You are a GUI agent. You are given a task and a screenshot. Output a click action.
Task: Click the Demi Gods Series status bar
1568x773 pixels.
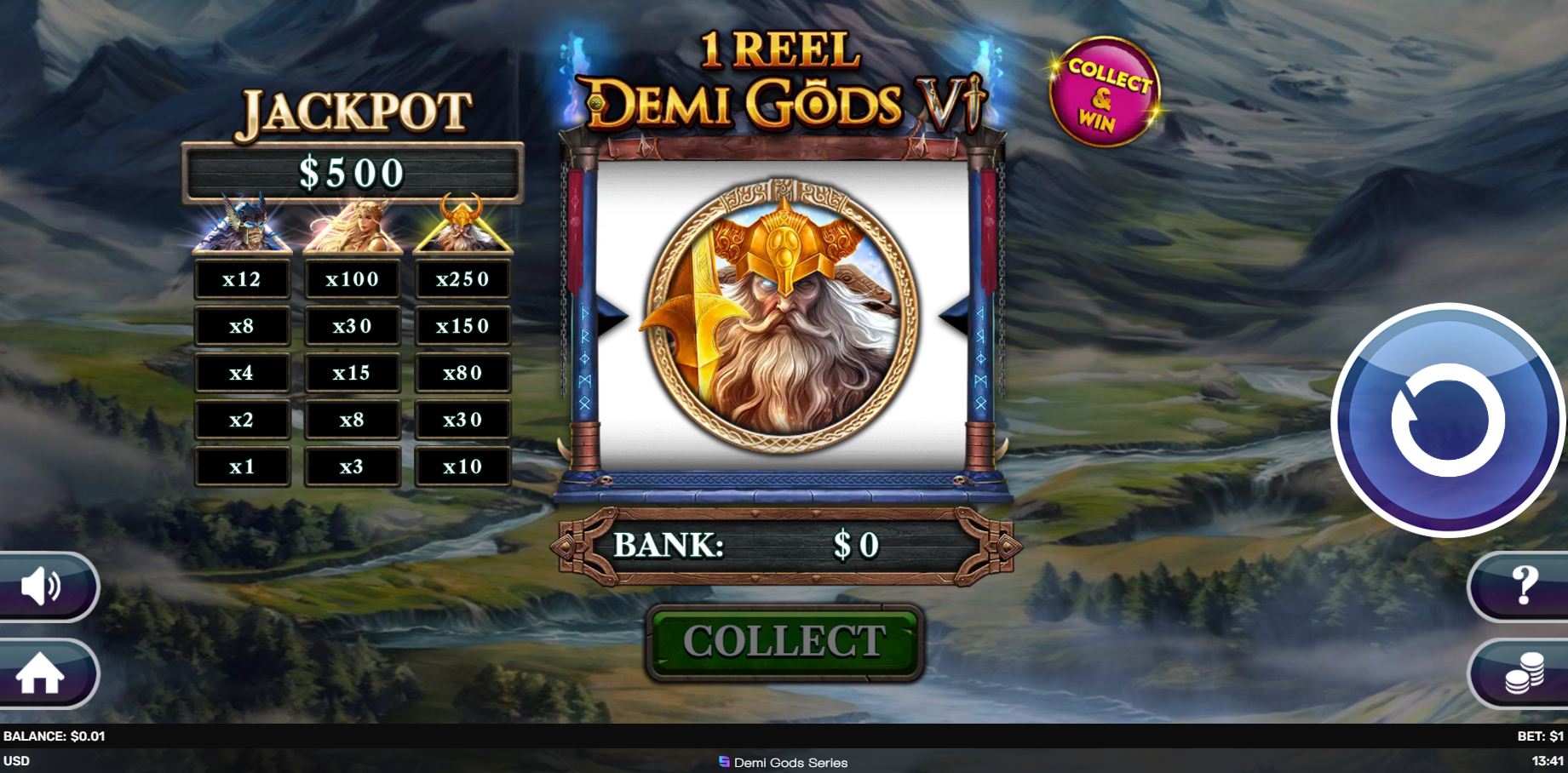pyautogui.click(x=784, y=762)
